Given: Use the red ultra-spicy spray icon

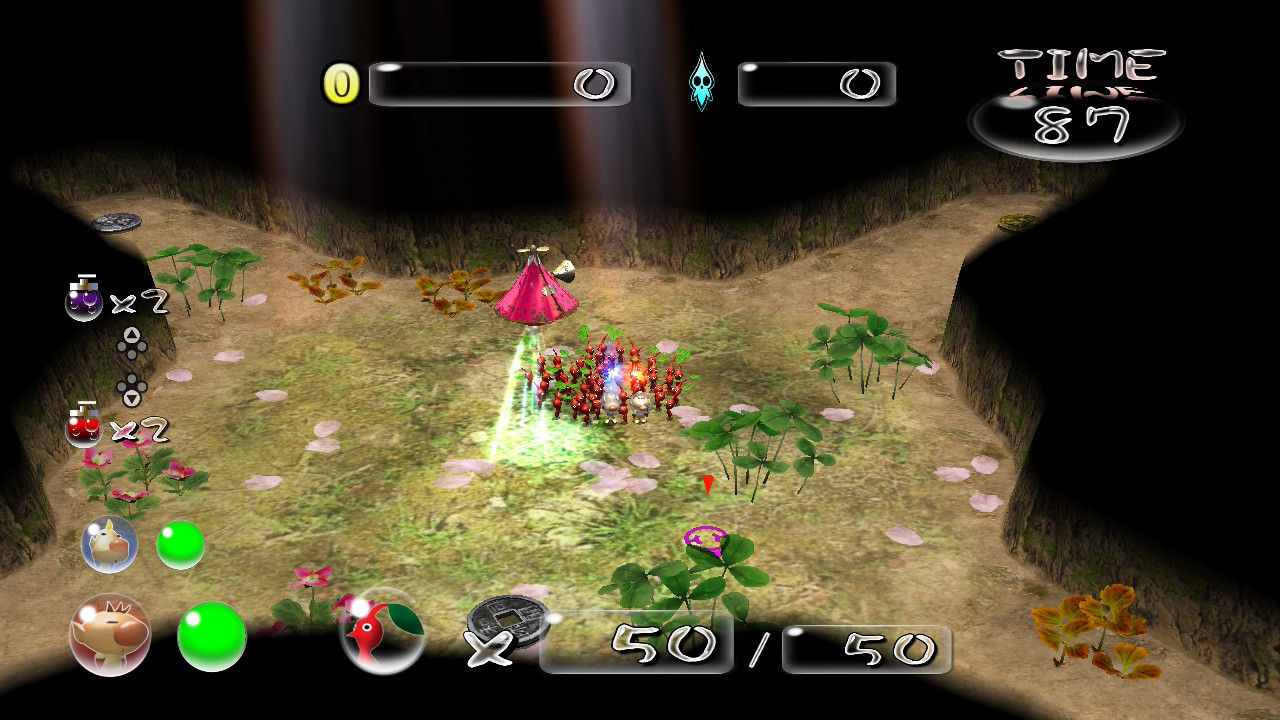Looking at the screenshot, I should pos(84,427).
